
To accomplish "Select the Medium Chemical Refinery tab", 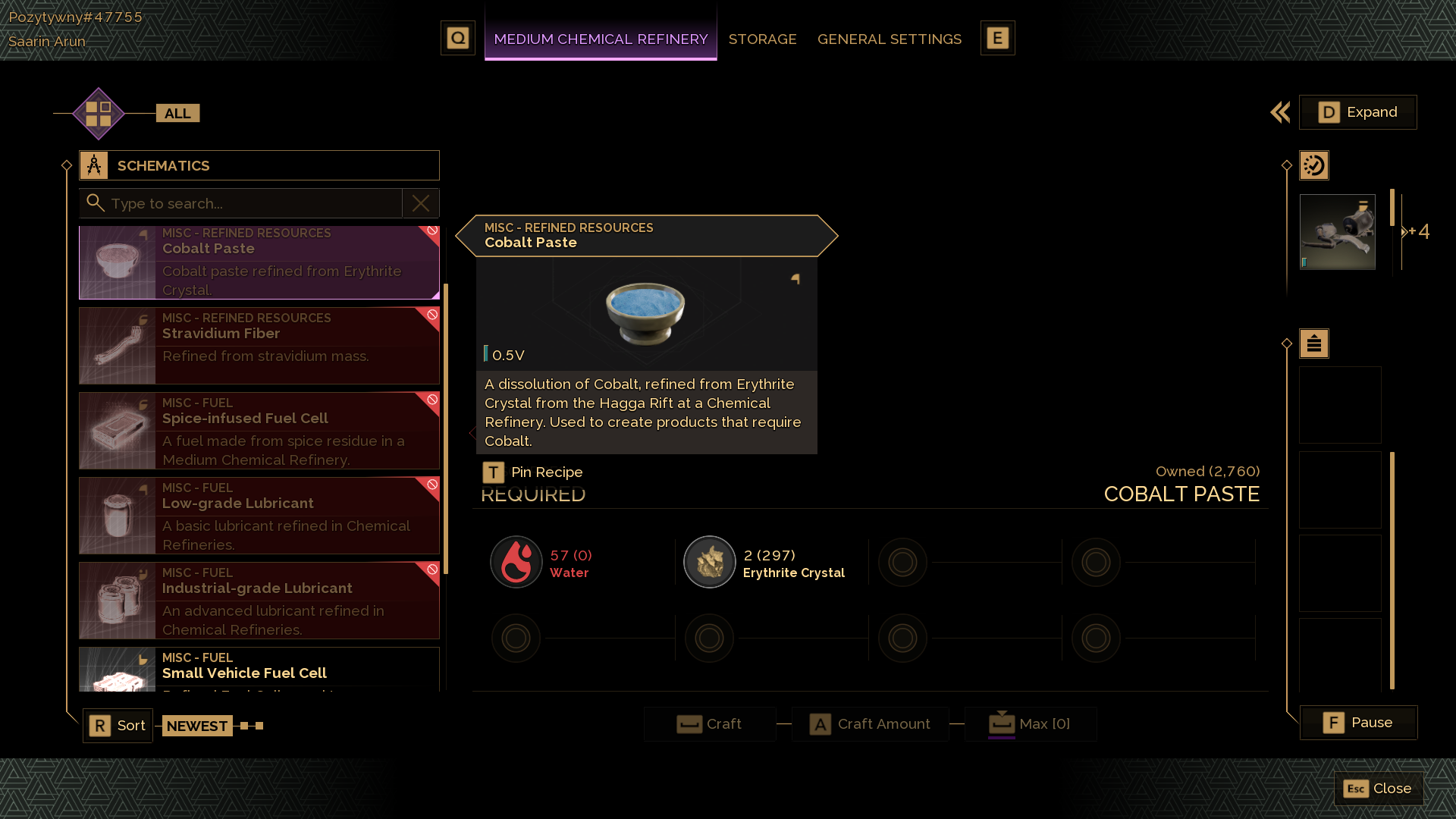I will tap(601, 39).
